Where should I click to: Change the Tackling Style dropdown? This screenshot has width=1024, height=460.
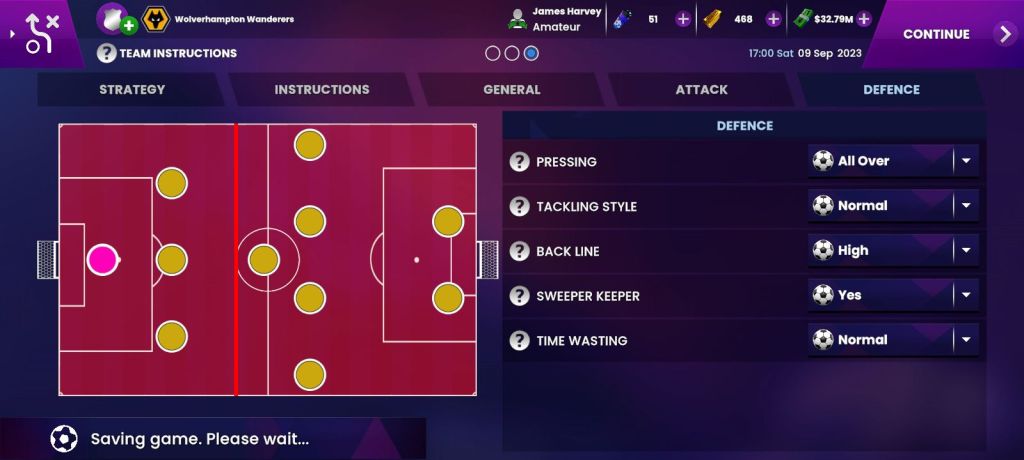click(x=893, y=206)
